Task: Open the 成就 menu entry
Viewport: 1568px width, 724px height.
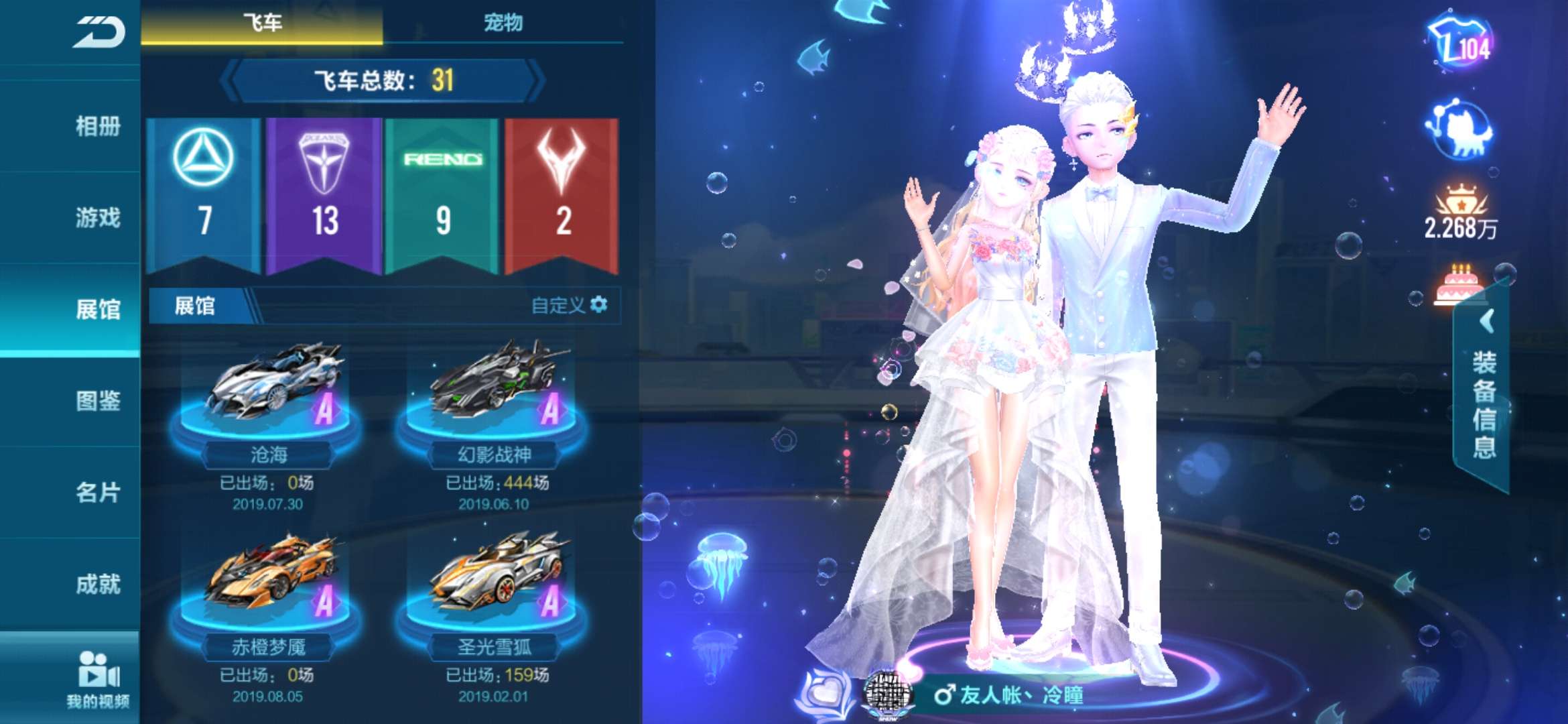Action: (x=98, y=584)
